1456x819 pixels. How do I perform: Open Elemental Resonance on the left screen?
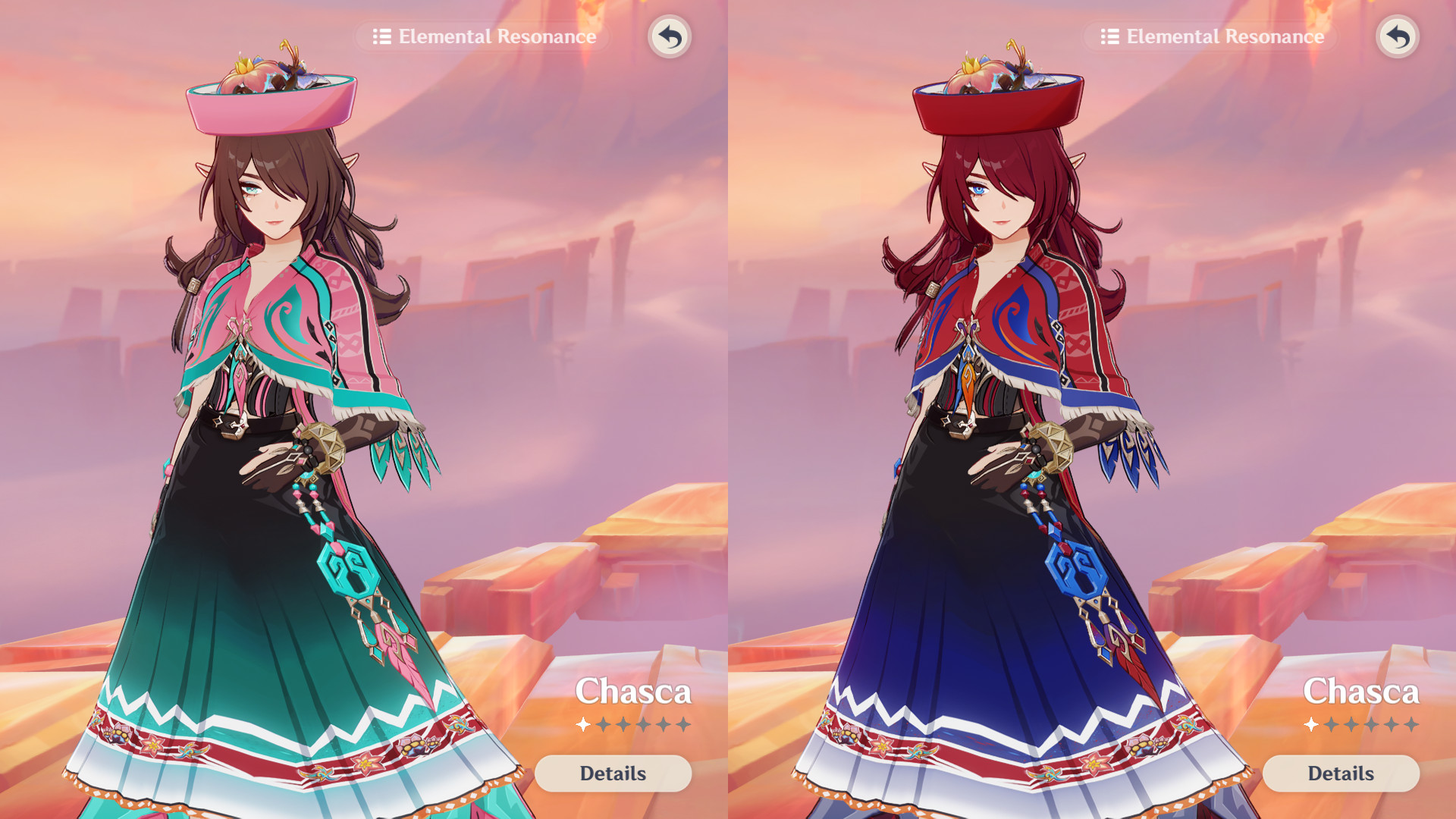coord(482,36)
